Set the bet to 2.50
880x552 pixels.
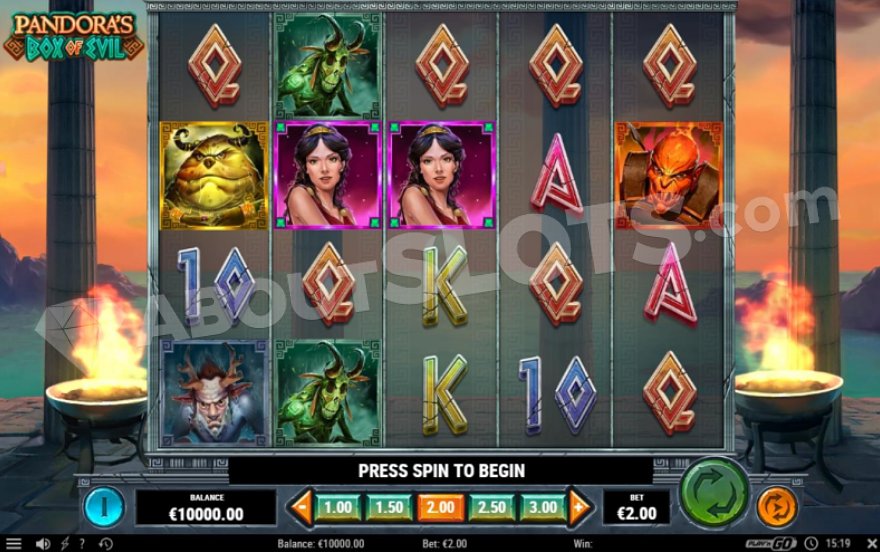pyautogui.click(x=492, y=507)
